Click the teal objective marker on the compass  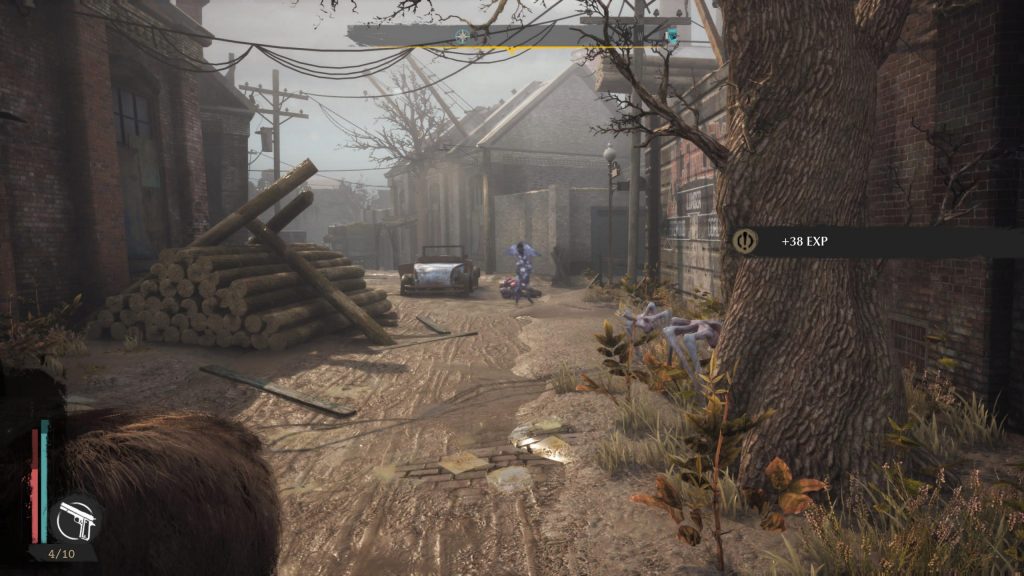(672, 37)
